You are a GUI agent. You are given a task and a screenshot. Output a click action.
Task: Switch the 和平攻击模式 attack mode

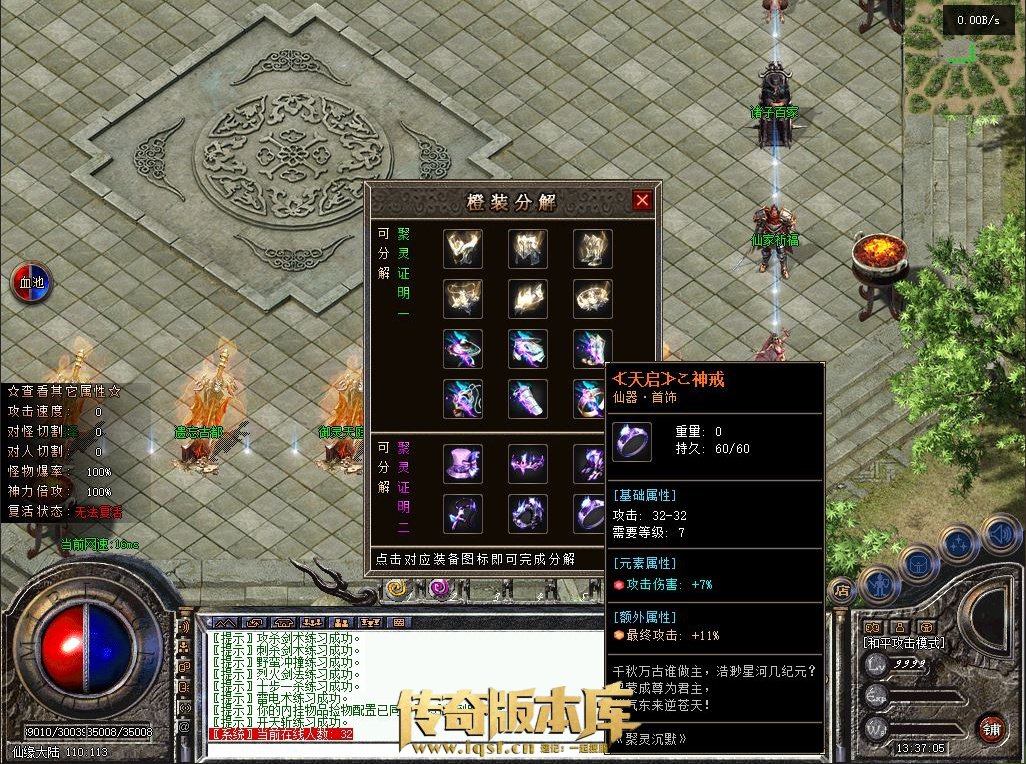click(904, 643)
